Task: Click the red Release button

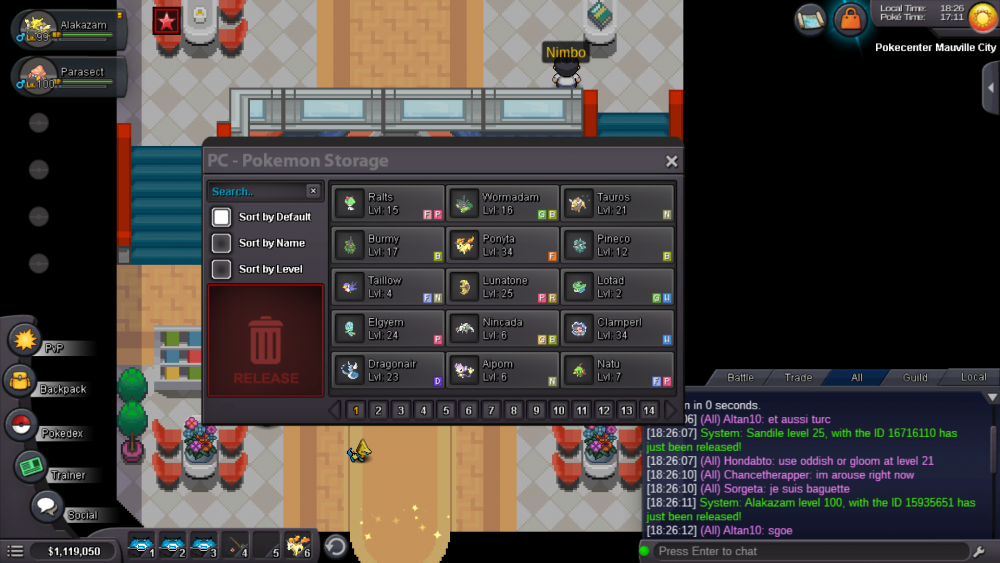Action: click(266, 341)
